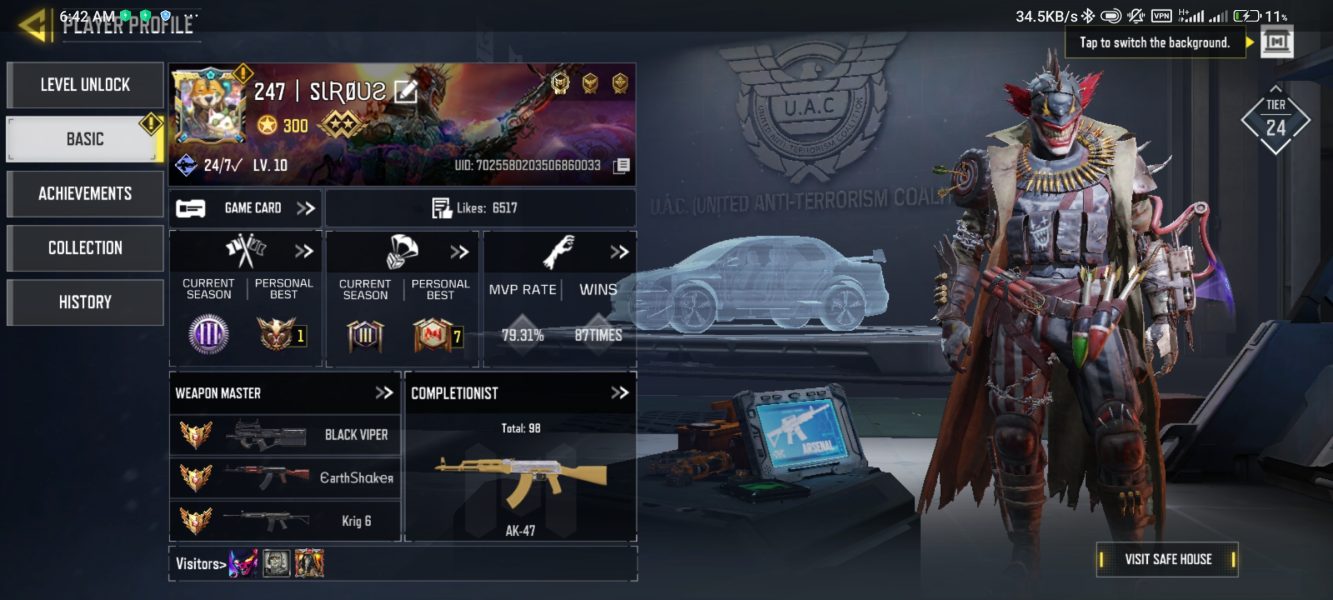Click the player avatar frame
Viewport: 1333px width, 600px height.
(208, 106)
